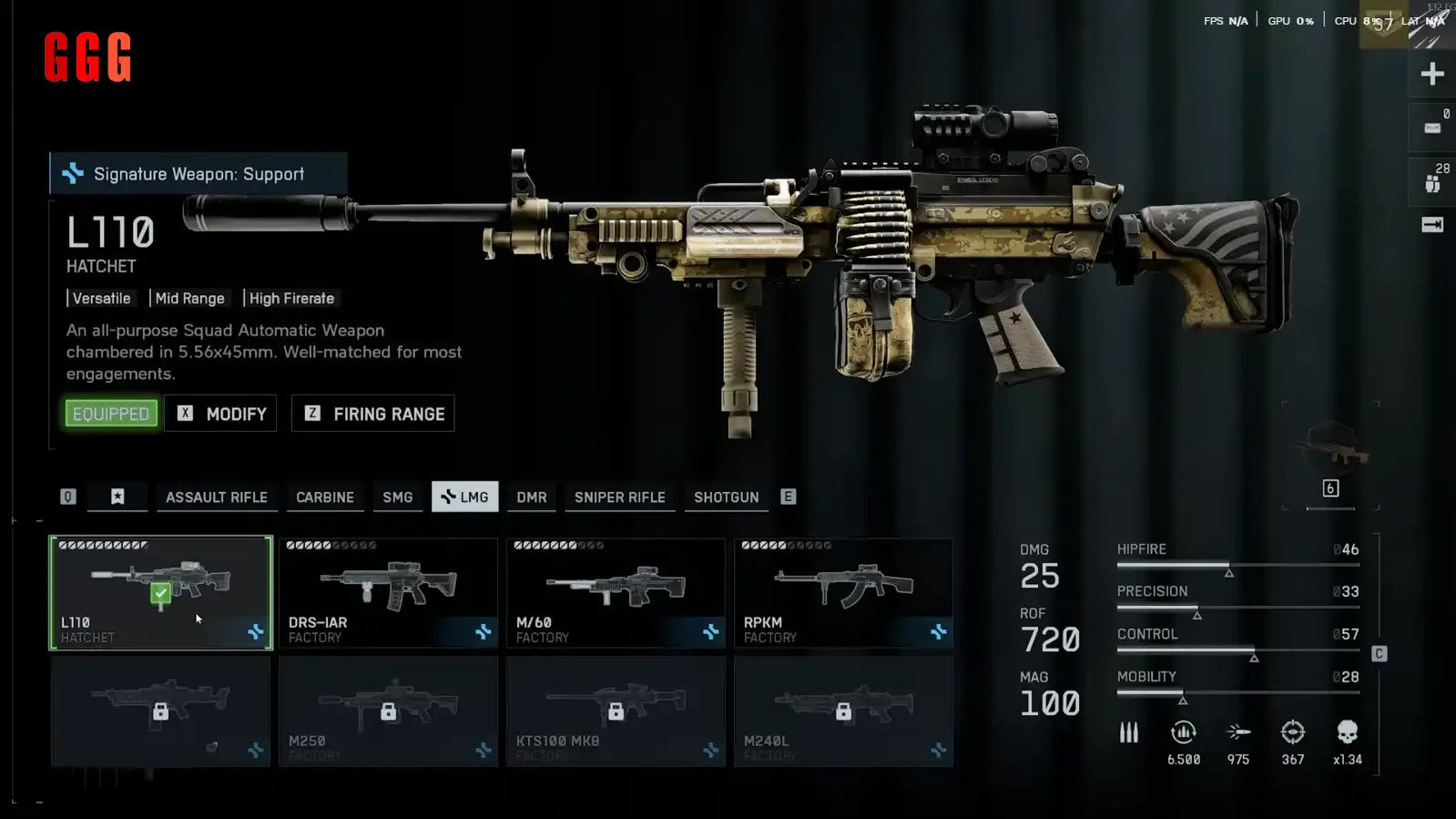Select the locked KTS100 MK8 tile

coord(616,712)
